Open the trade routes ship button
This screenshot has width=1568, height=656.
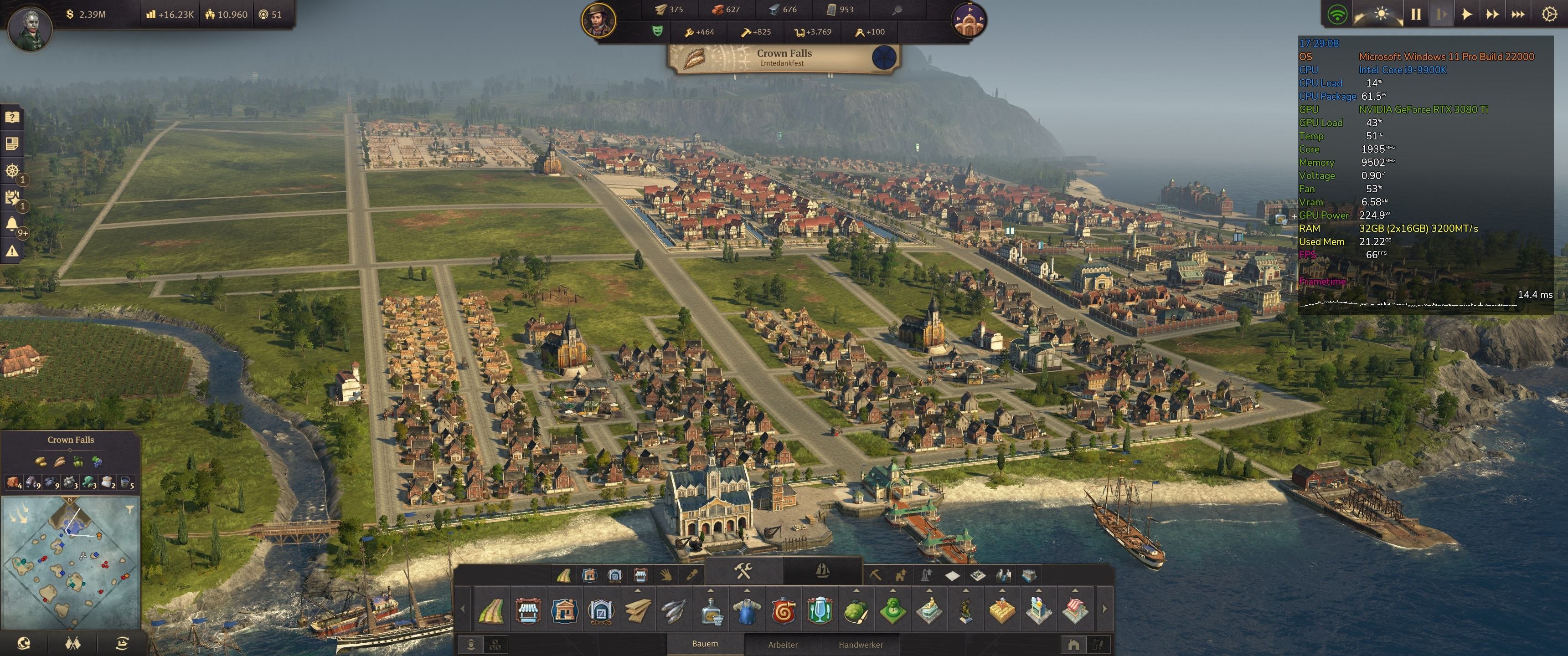(x=122, y=643)
